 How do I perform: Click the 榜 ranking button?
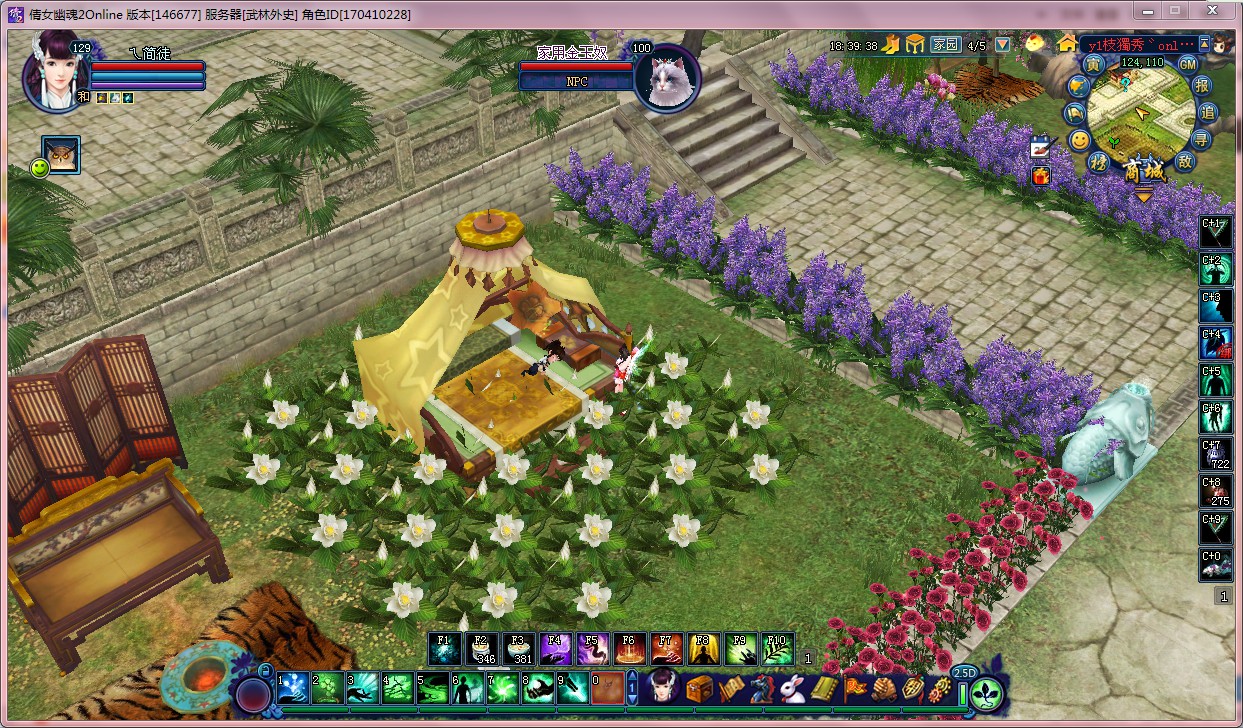[x=1098, y=162]
